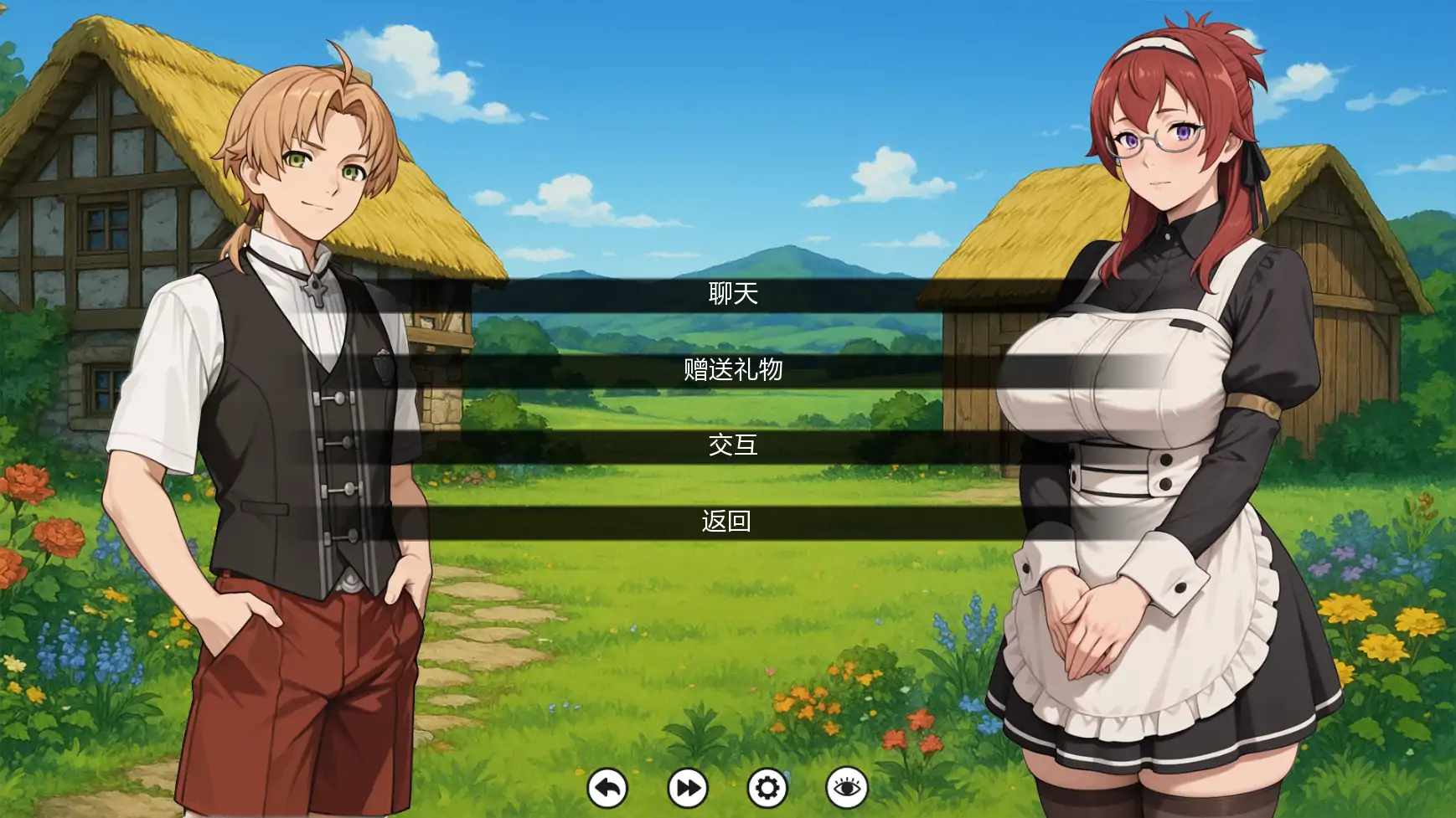This screenshot has width=1456, height=818.
Task: Choose 交互 from the interaction menu
Action: tap(728, 448)
